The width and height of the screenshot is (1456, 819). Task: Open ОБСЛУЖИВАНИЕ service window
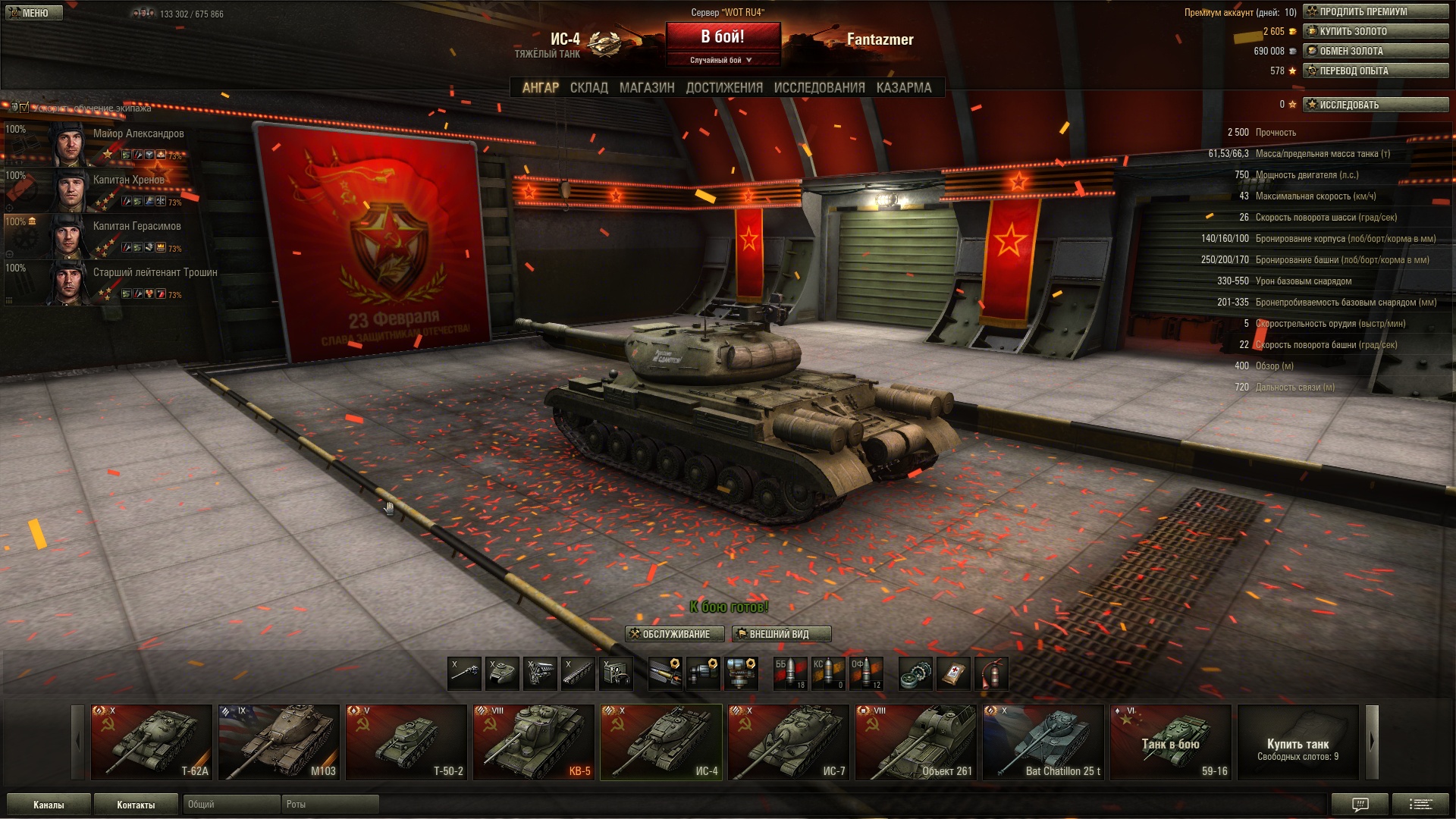click(x=674, y=634)
